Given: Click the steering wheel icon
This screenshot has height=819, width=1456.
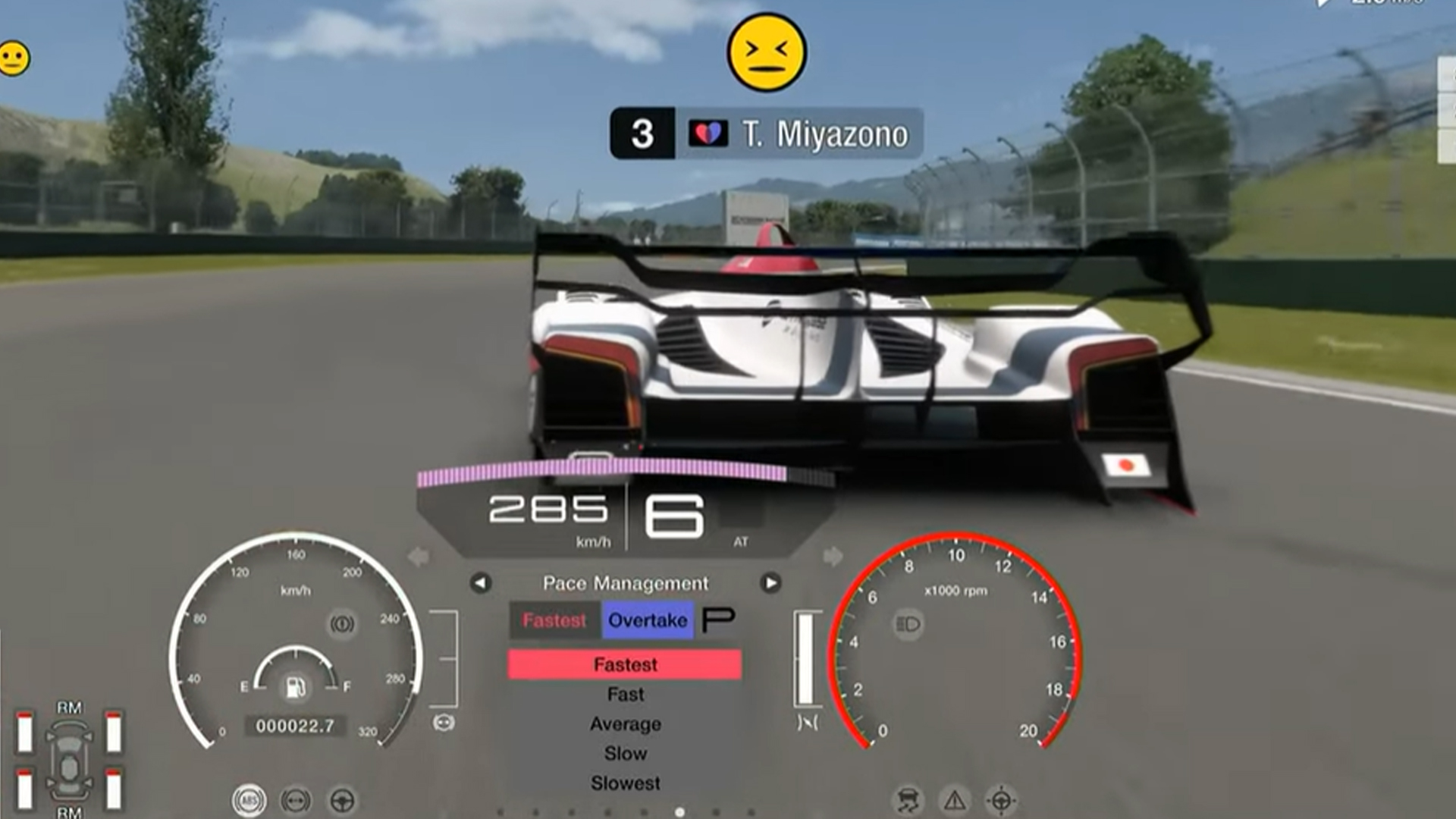Looking at the screenshot, I should click(342, 800).
